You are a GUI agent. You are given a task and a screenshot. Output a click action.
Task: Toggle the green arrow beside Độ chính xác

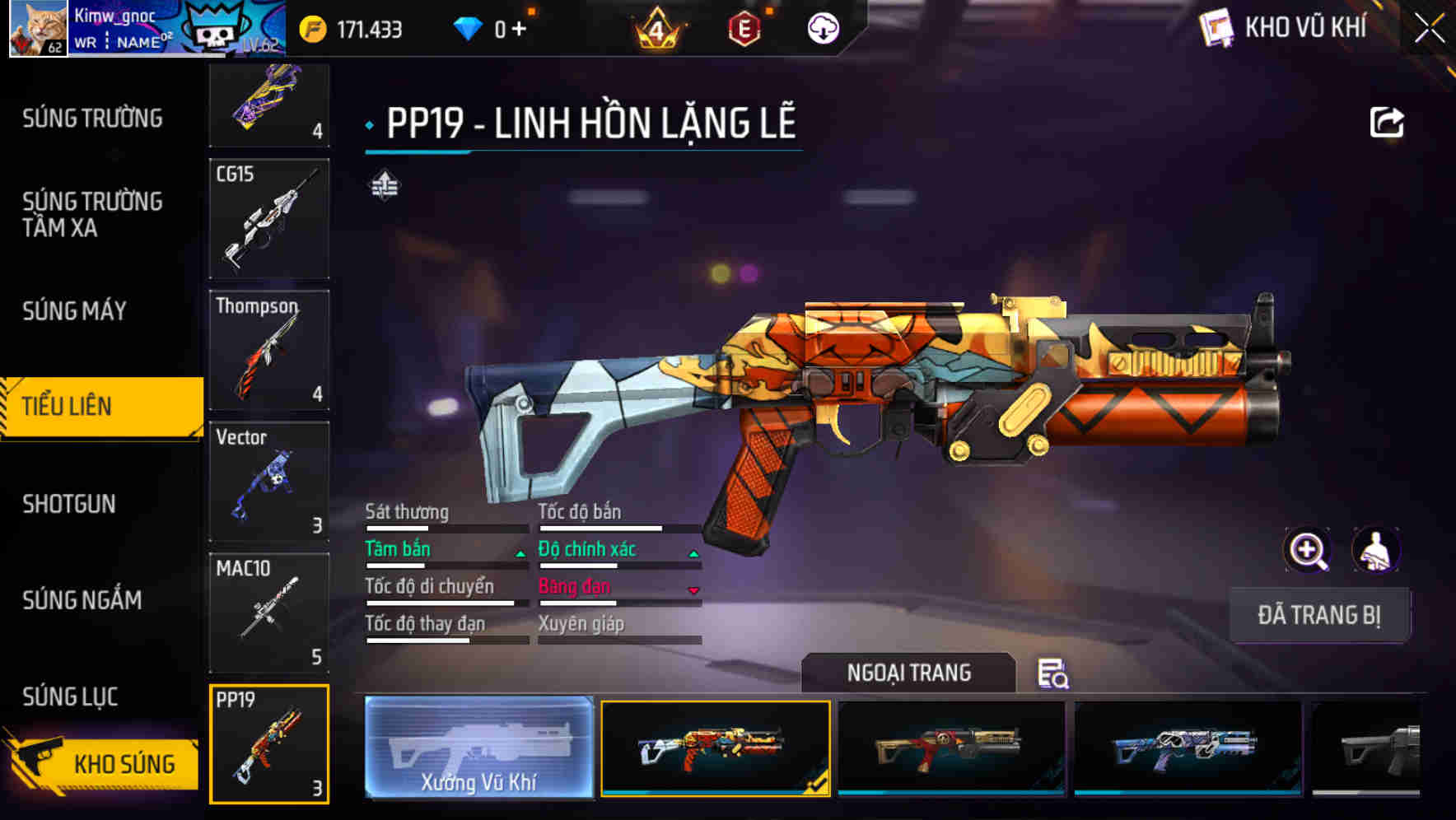point(693,553)
